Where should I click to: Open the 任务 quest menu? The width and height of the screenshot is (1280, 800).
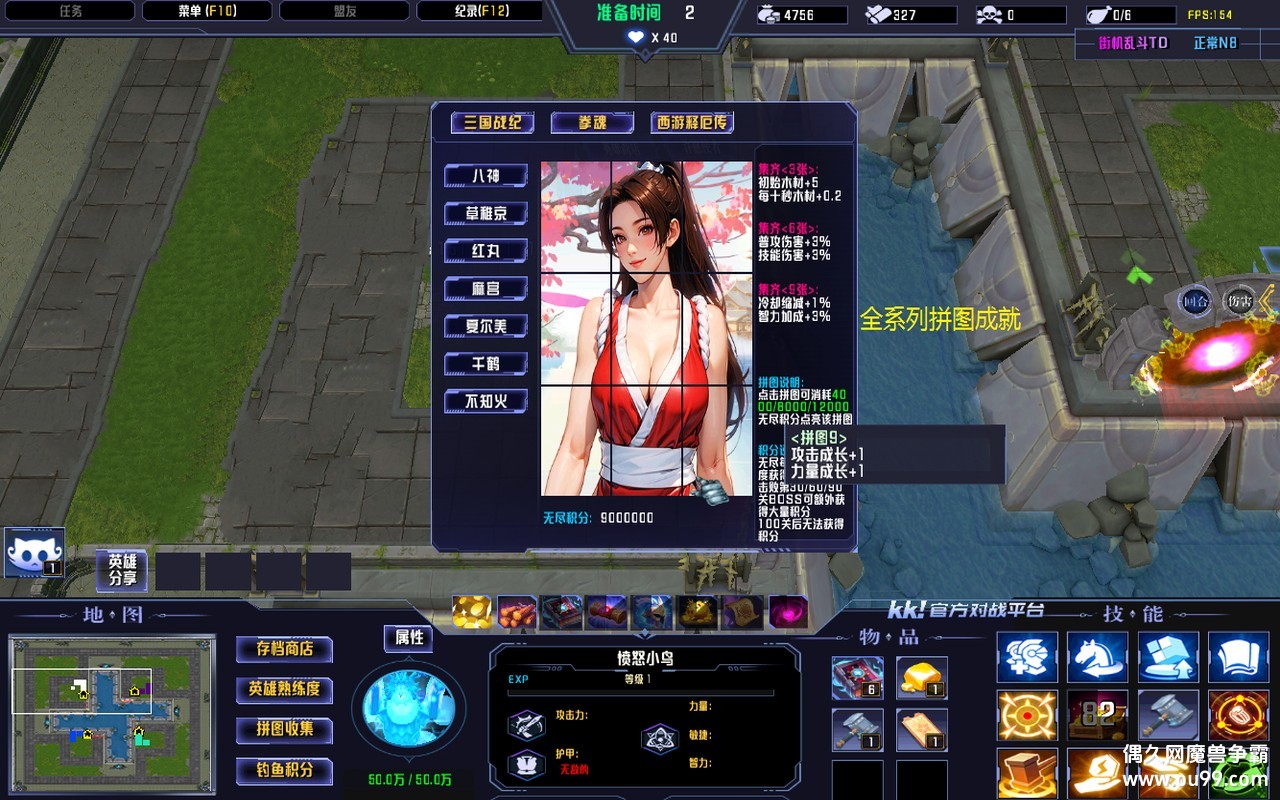[x=70, y=11]
